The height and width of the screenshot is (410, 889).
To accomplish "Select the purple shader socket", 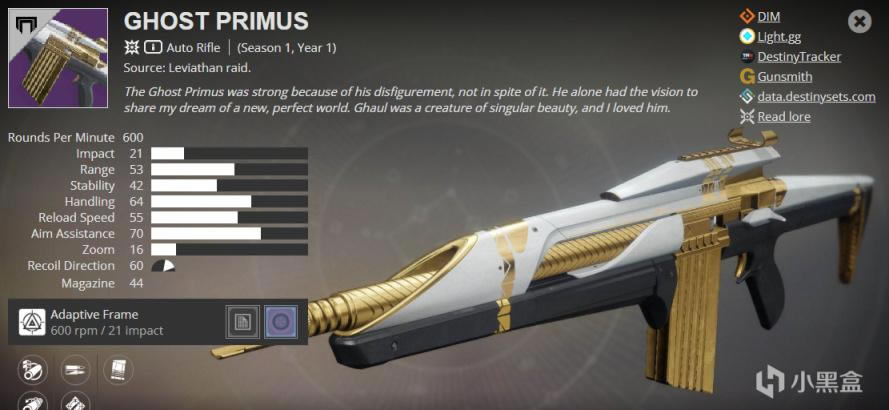I will pos(280,321).
